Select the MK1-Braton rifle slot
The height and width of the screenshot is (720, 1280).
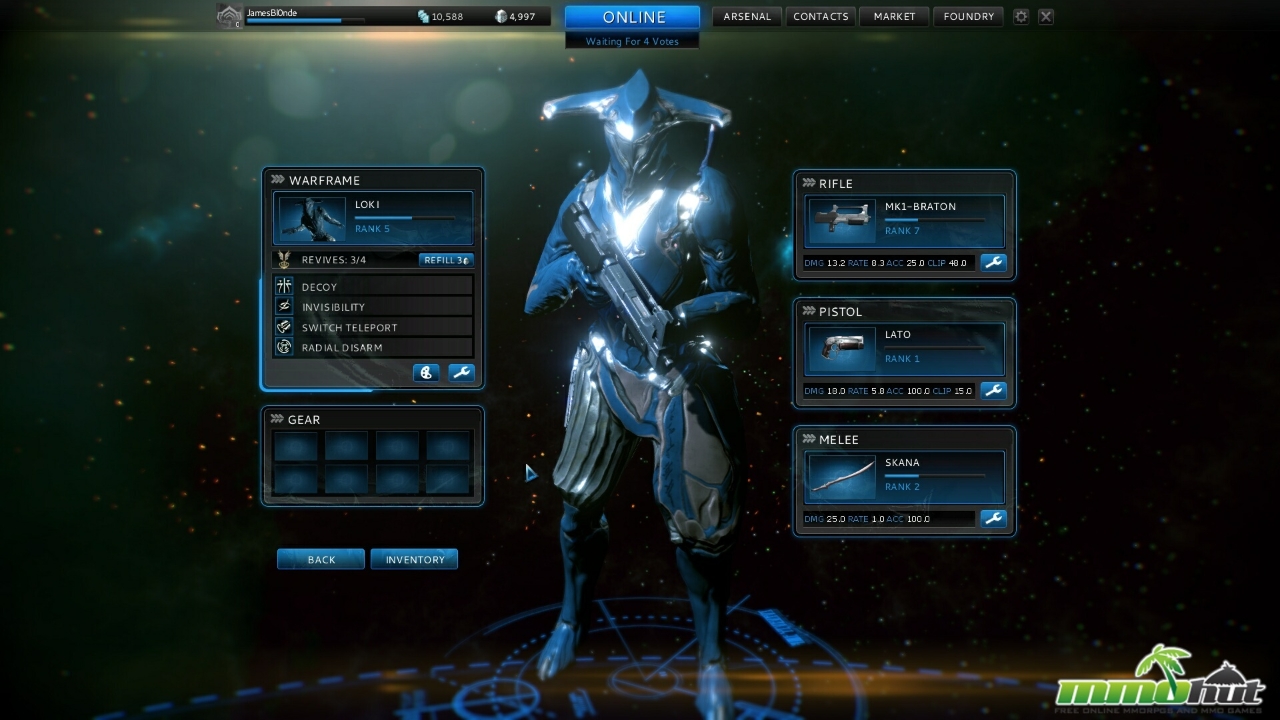click(904, 221)
